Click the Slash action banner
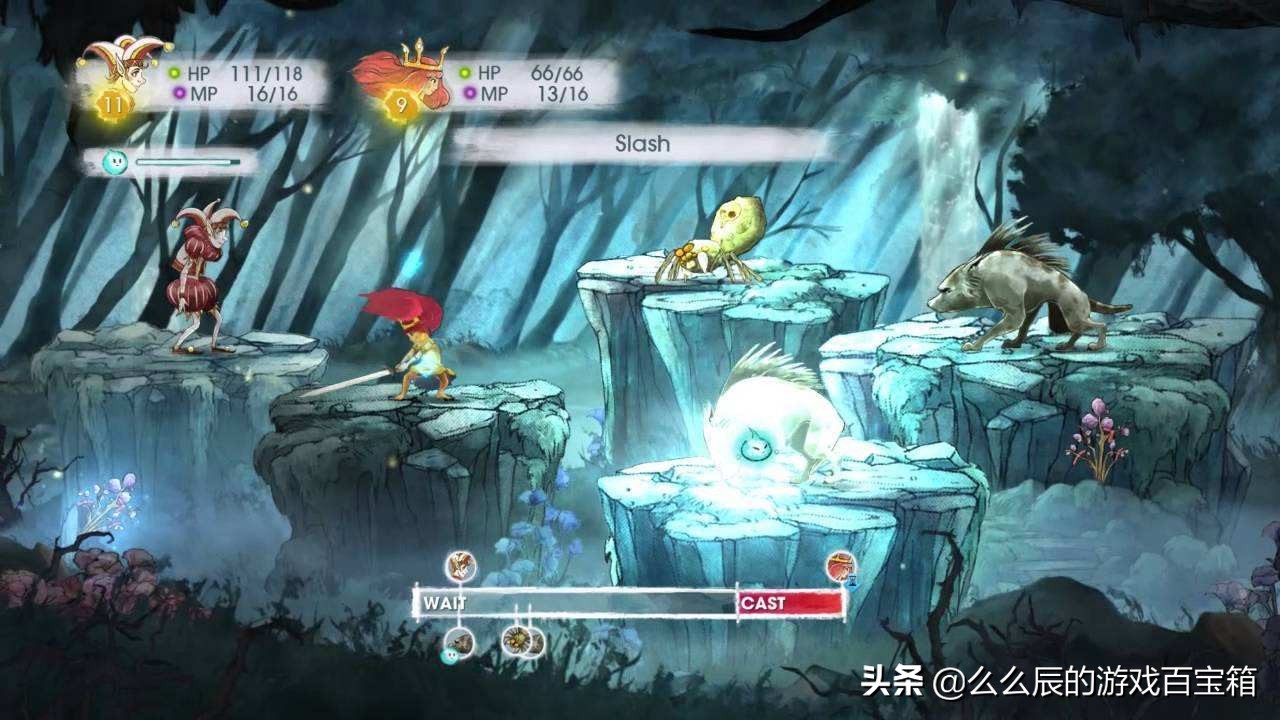Screen dimensions: 1280x720 point(641,144)
